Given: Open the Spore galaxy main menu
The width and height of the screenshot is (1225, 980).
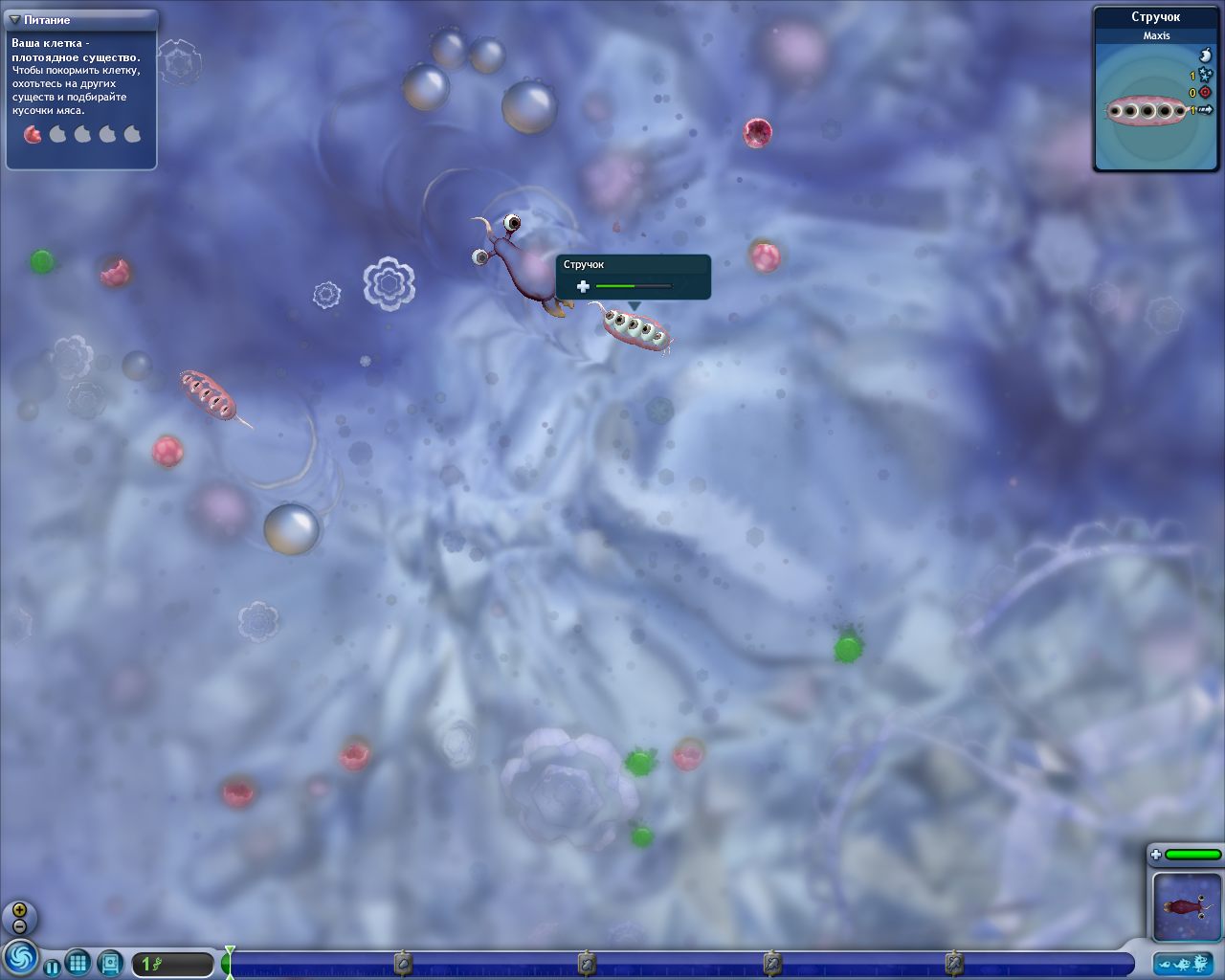Looking at the screenshot, I should (22, 963).
